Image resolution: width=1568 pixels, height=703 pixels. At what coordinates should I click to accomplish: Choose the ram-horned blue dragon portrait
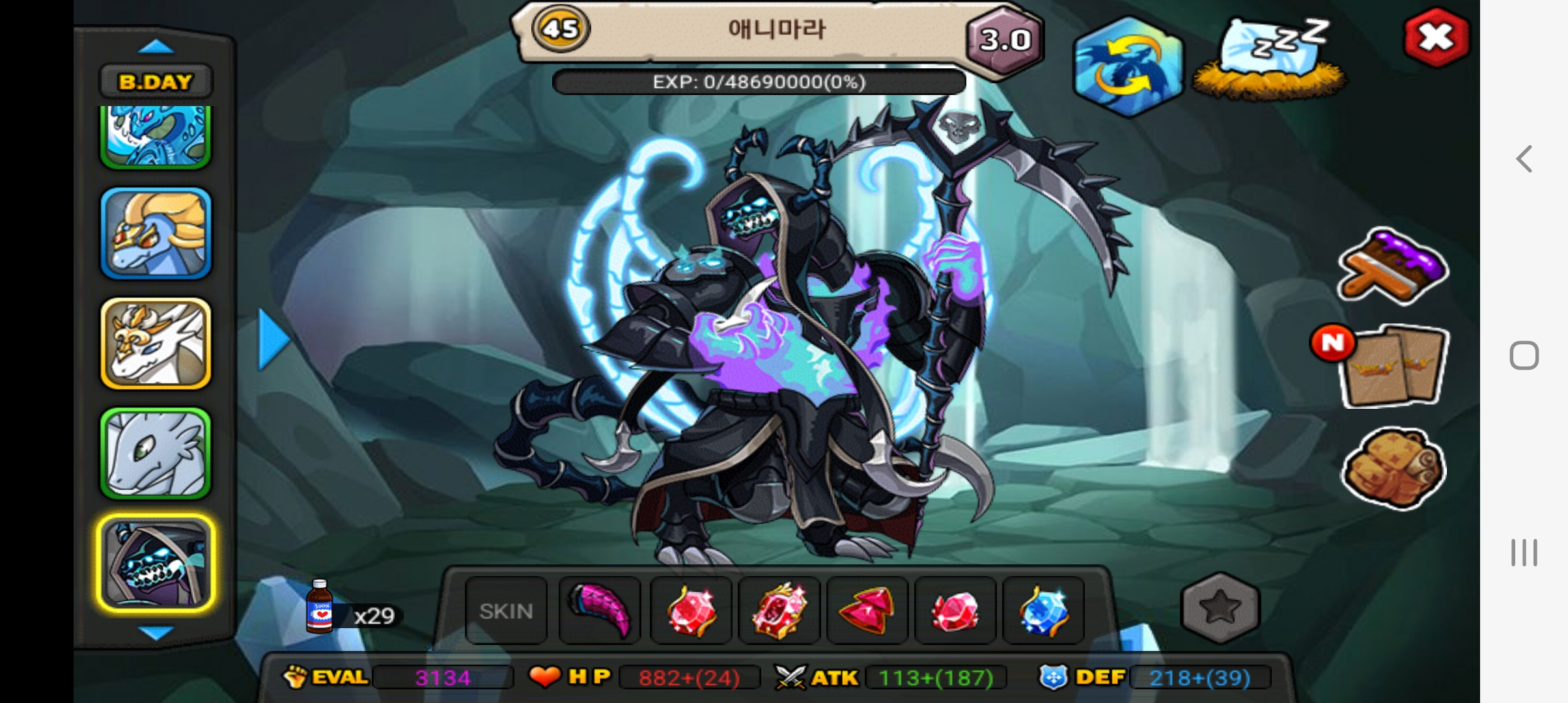(156, 233)
